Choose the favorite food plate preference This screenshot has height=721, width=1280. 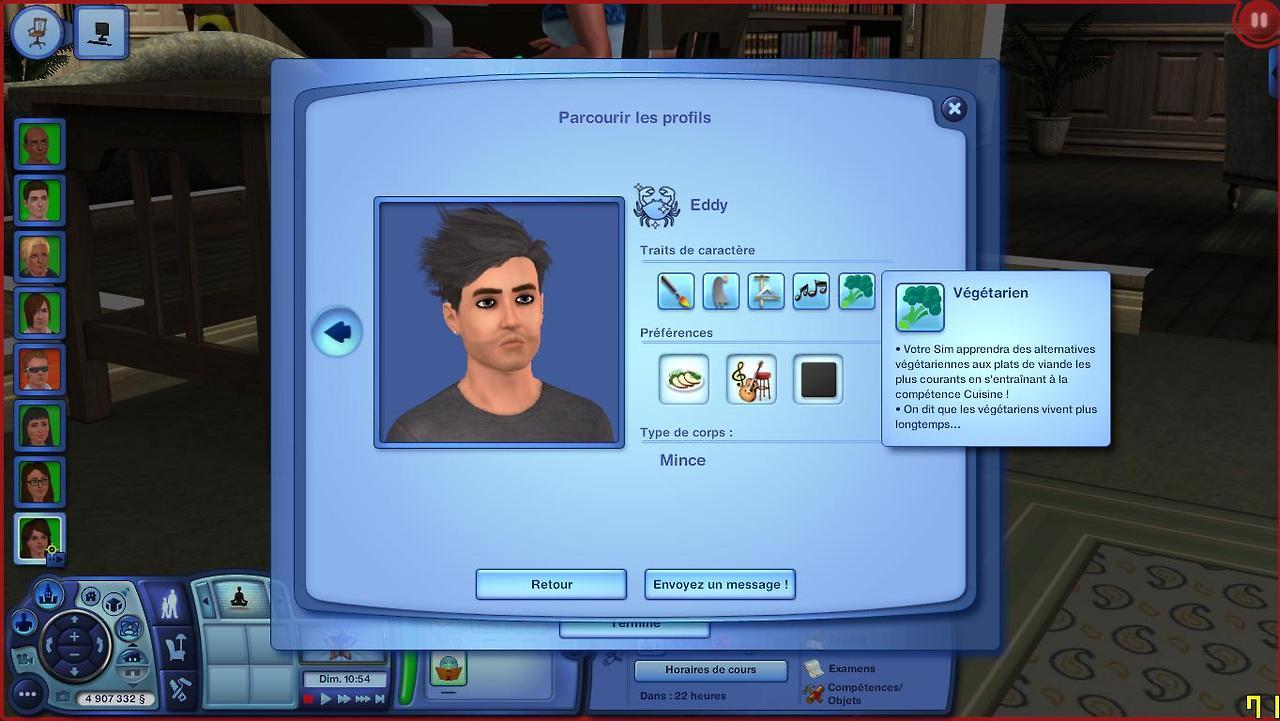pos(684,380)
